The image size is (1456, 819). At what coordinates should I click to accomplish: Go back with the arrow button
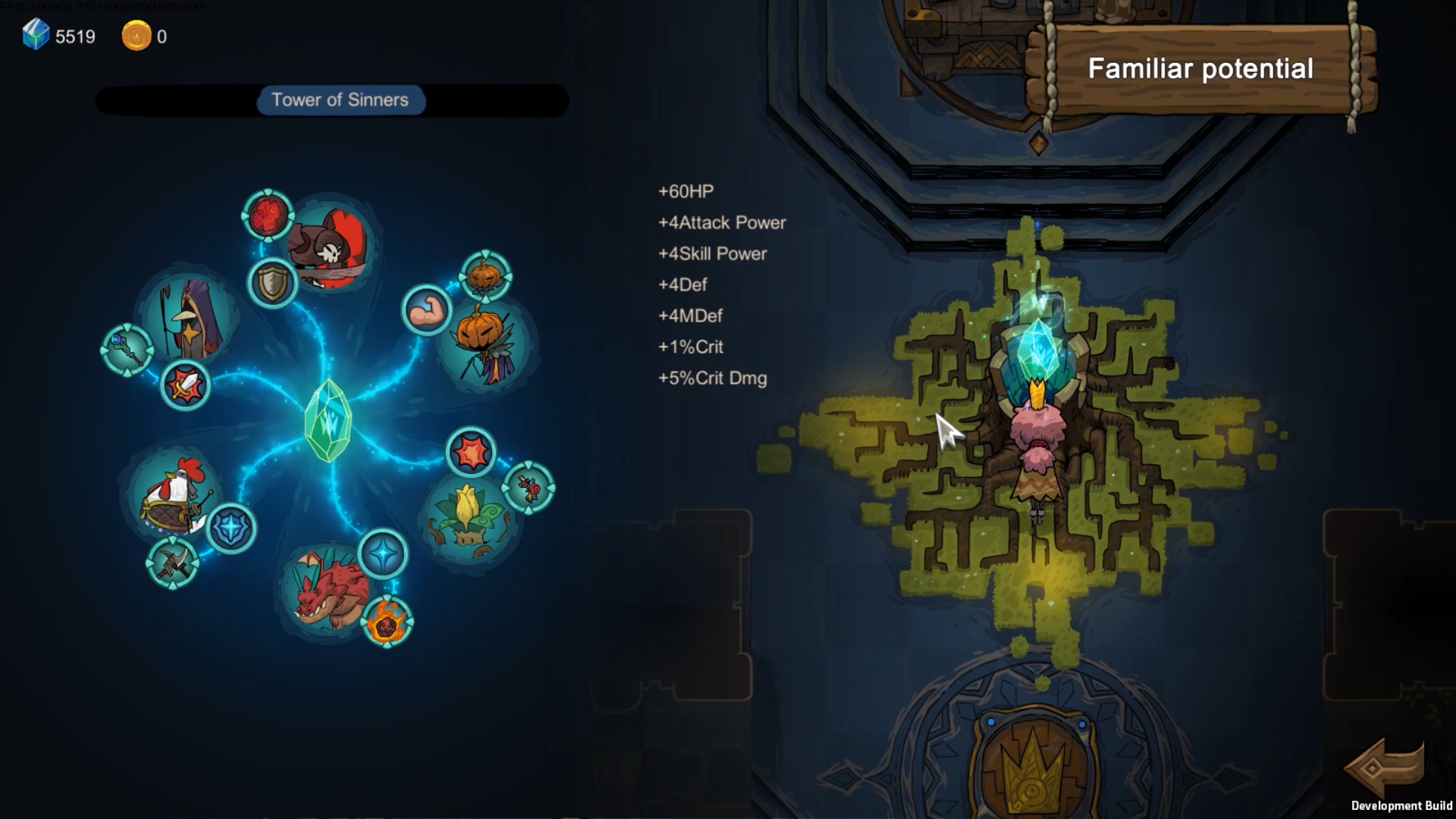point(1385,767)
